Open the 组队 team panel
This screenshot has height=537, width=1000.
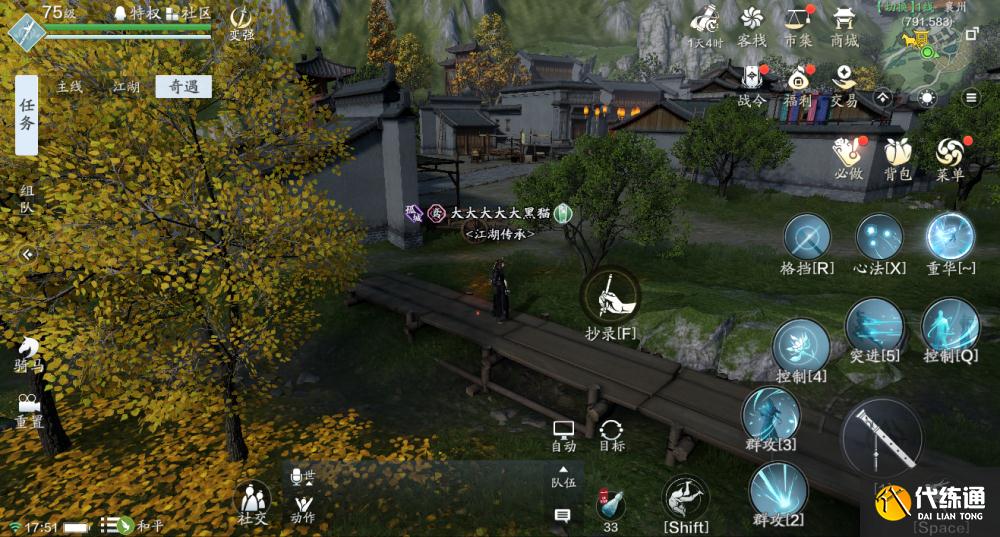coord(26,199)
